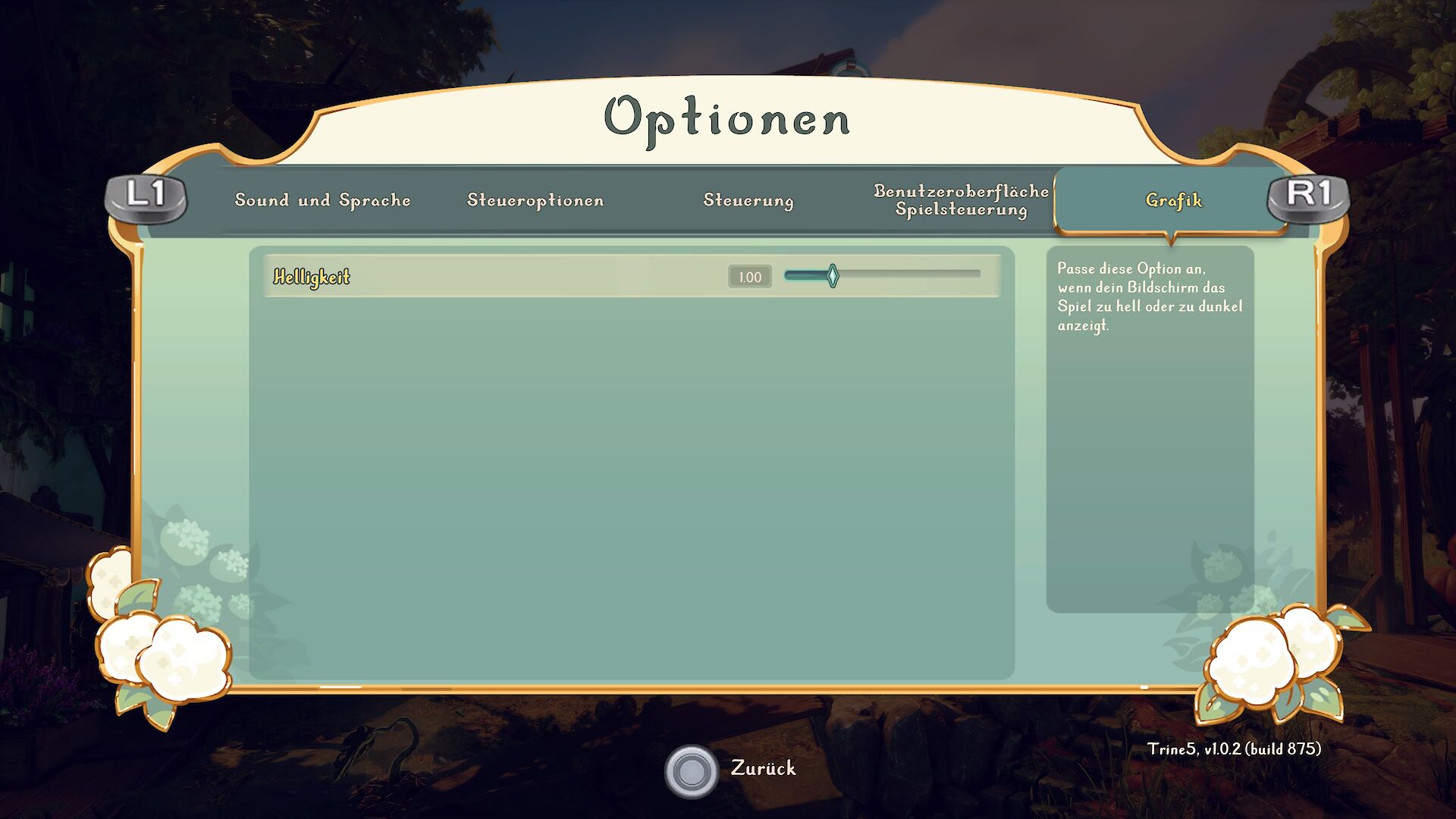The width and height of the screenshot is (1456, 819).
Task: Open Benutzeroberfläche Spielsteuerung tab
Action: pyautogui.click(x=961, y=200)
